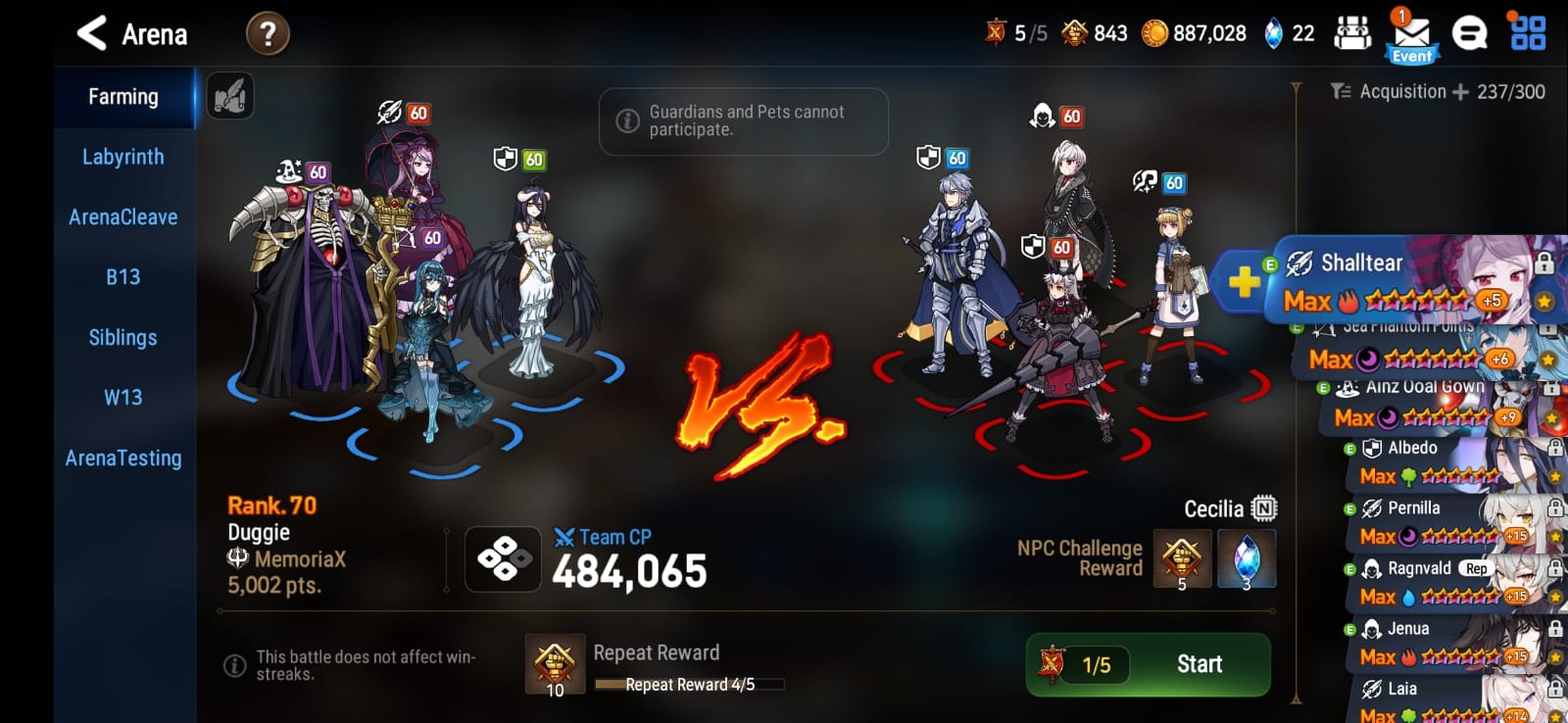This screenshot has width=1568, height=723.
Task: Click the Team CP dice icon
Action: (502, 559)
